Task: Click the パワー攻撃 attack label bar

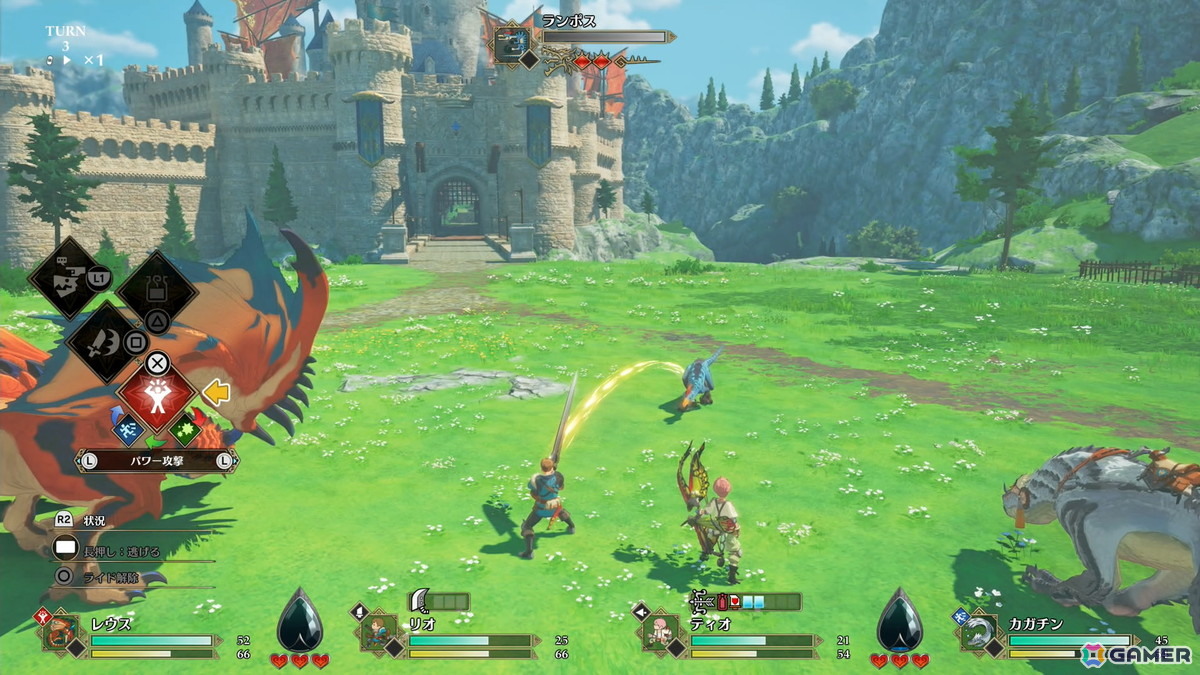Action: point(156,461)
